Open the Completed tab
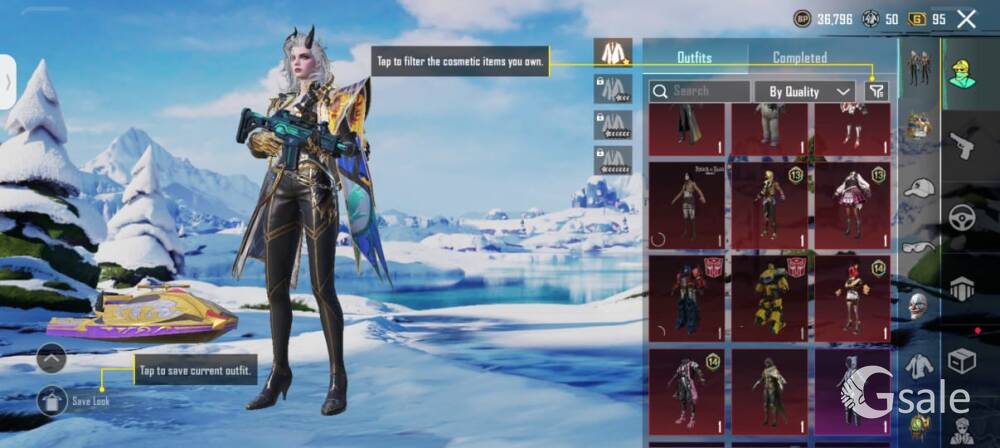Screen dimensions: 1000x448 click(800, 58)
